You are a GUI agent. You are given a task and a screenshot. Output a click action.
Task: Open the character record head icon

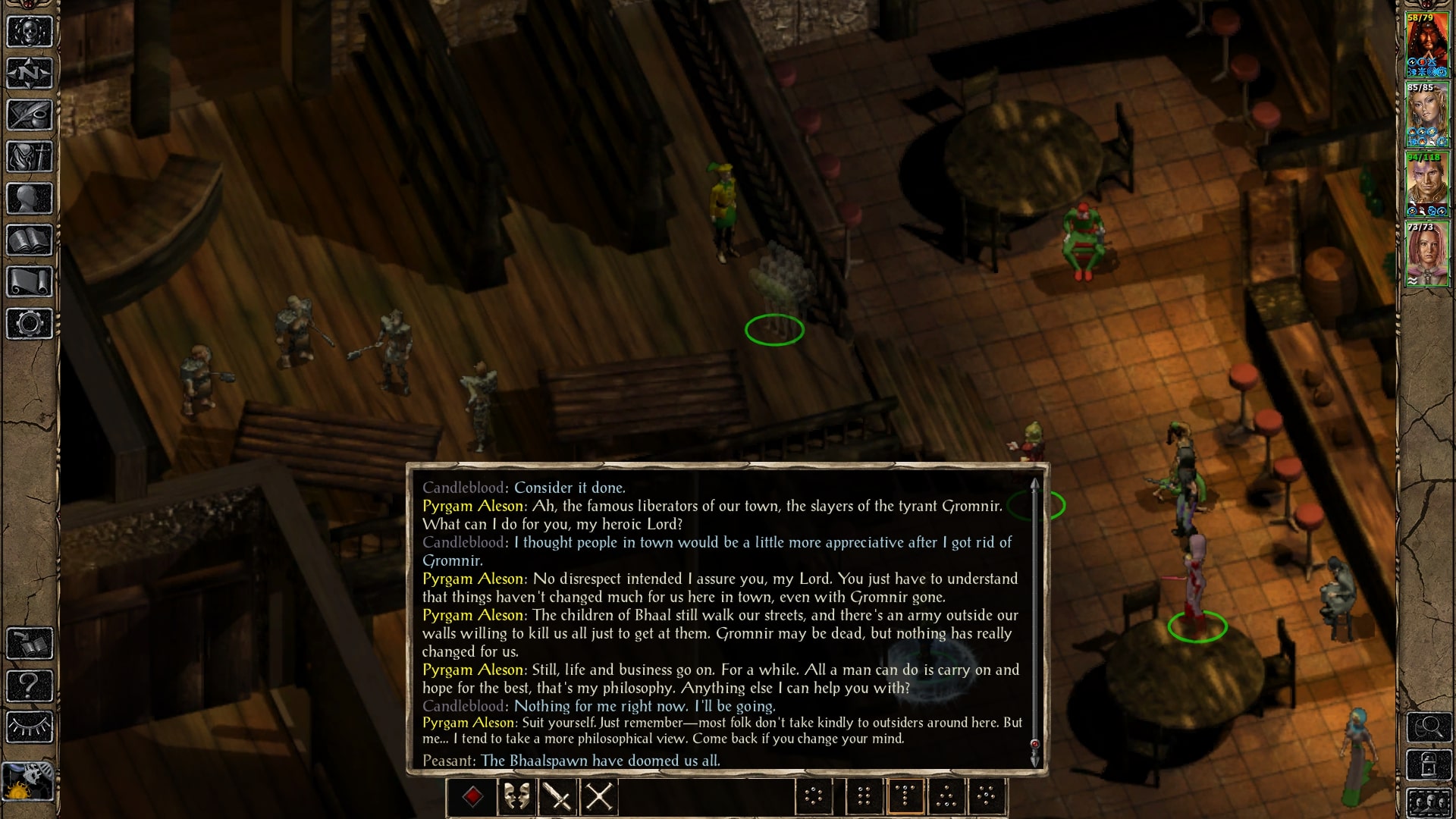30,199
